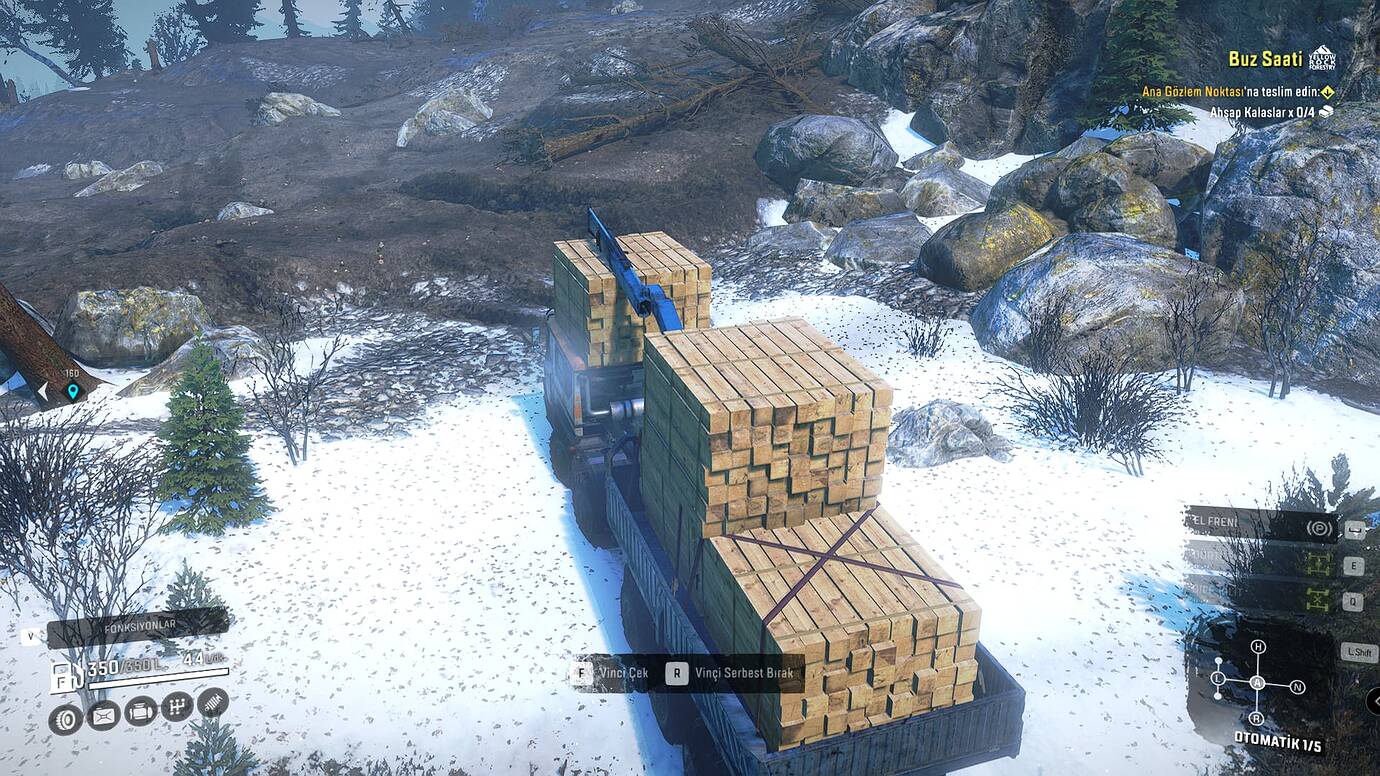Click the Vinci Çek winch action
1380x776 pixels.
pyautogui.click(x=610, y=673)
